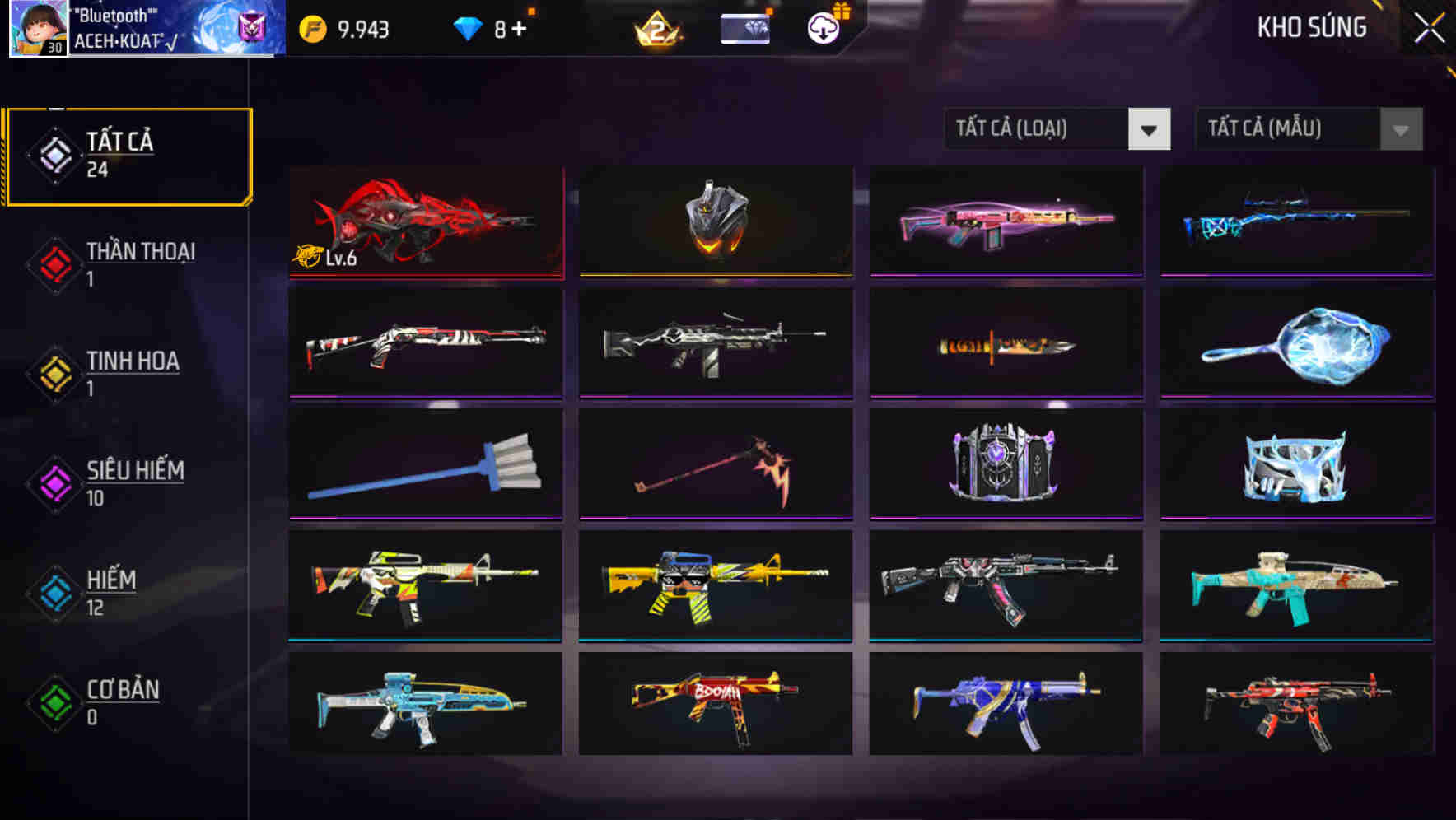Screen dimensions: 1456x820
Task: Select the Thần Thoại rarity filter
Action: 128,263
